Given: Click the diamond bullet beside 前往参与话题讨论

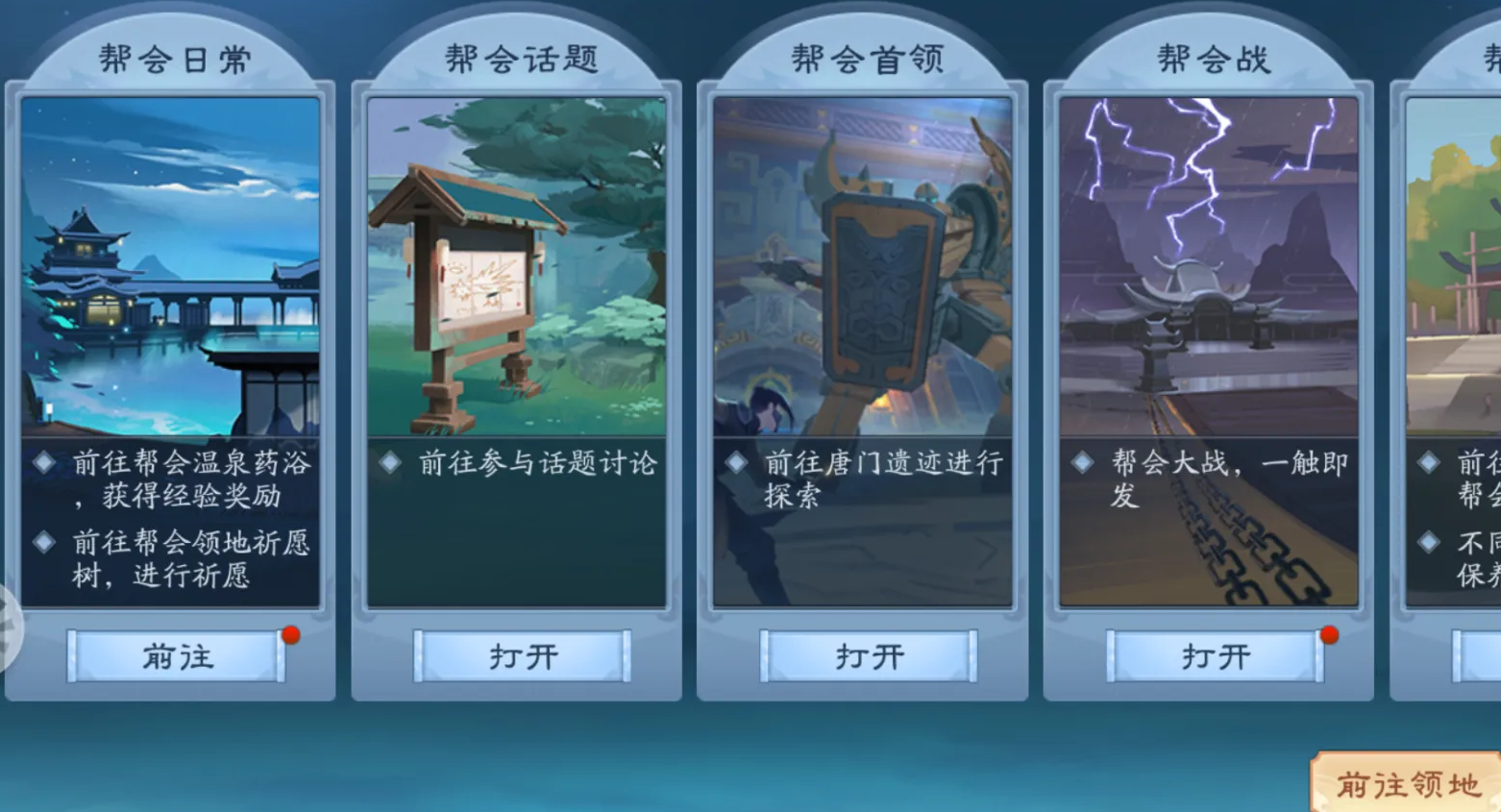Looking at the screenshot, I should 389,462.
